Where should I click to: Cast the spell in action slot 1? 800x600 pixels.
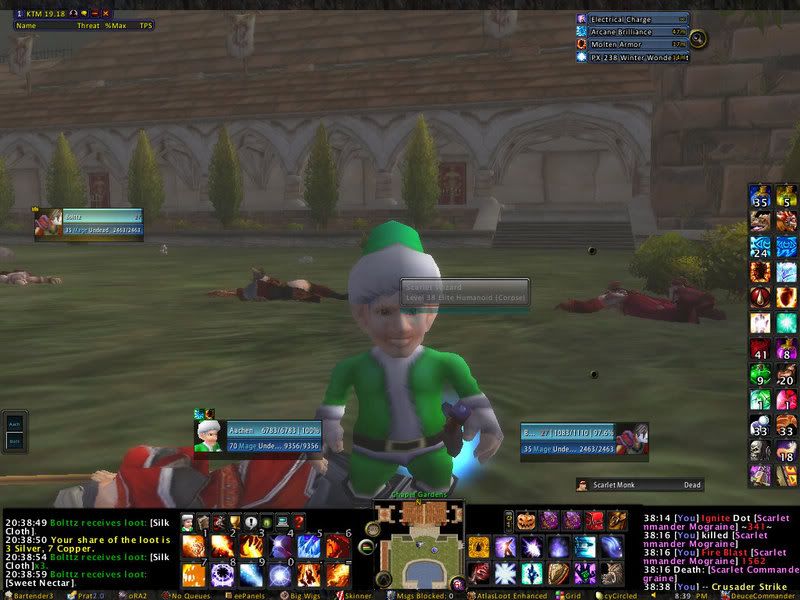pos(194,547)
